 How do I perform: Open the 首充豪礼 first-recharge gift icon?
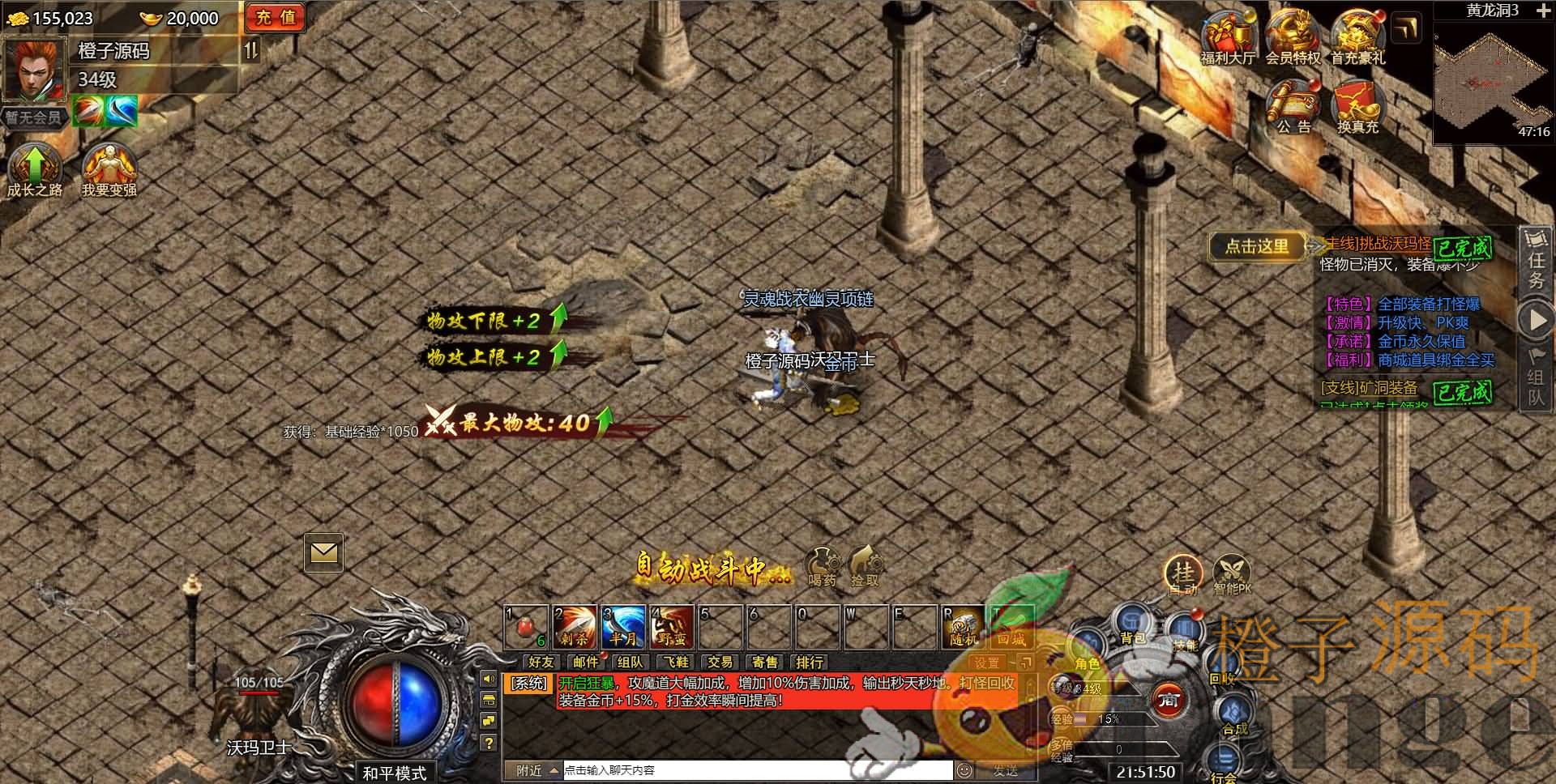click(1357, 37)
